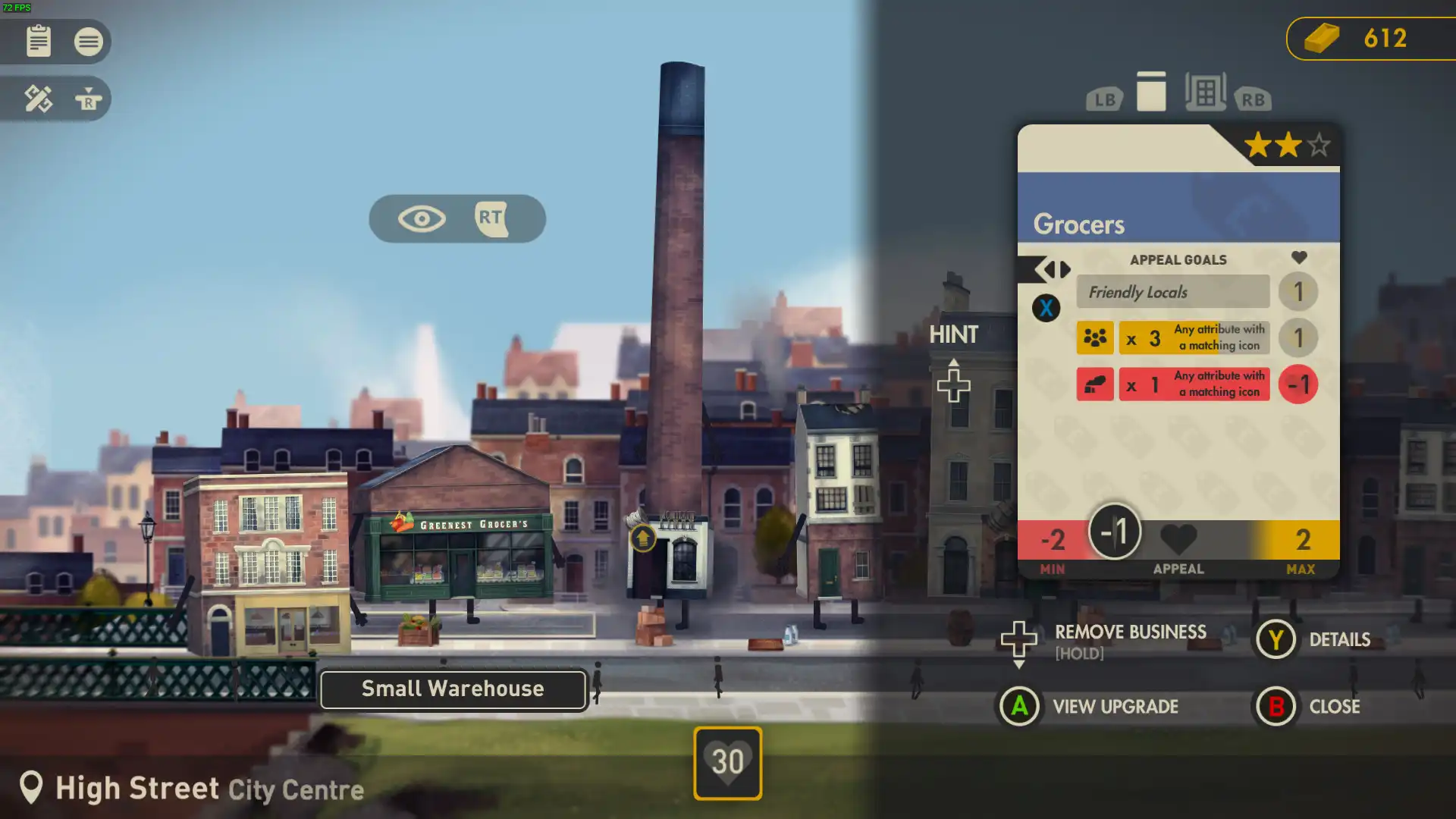Select the yellow crowd attribute icon
This screenshot has width=1456, height=819.
[x=1094, y=337]
